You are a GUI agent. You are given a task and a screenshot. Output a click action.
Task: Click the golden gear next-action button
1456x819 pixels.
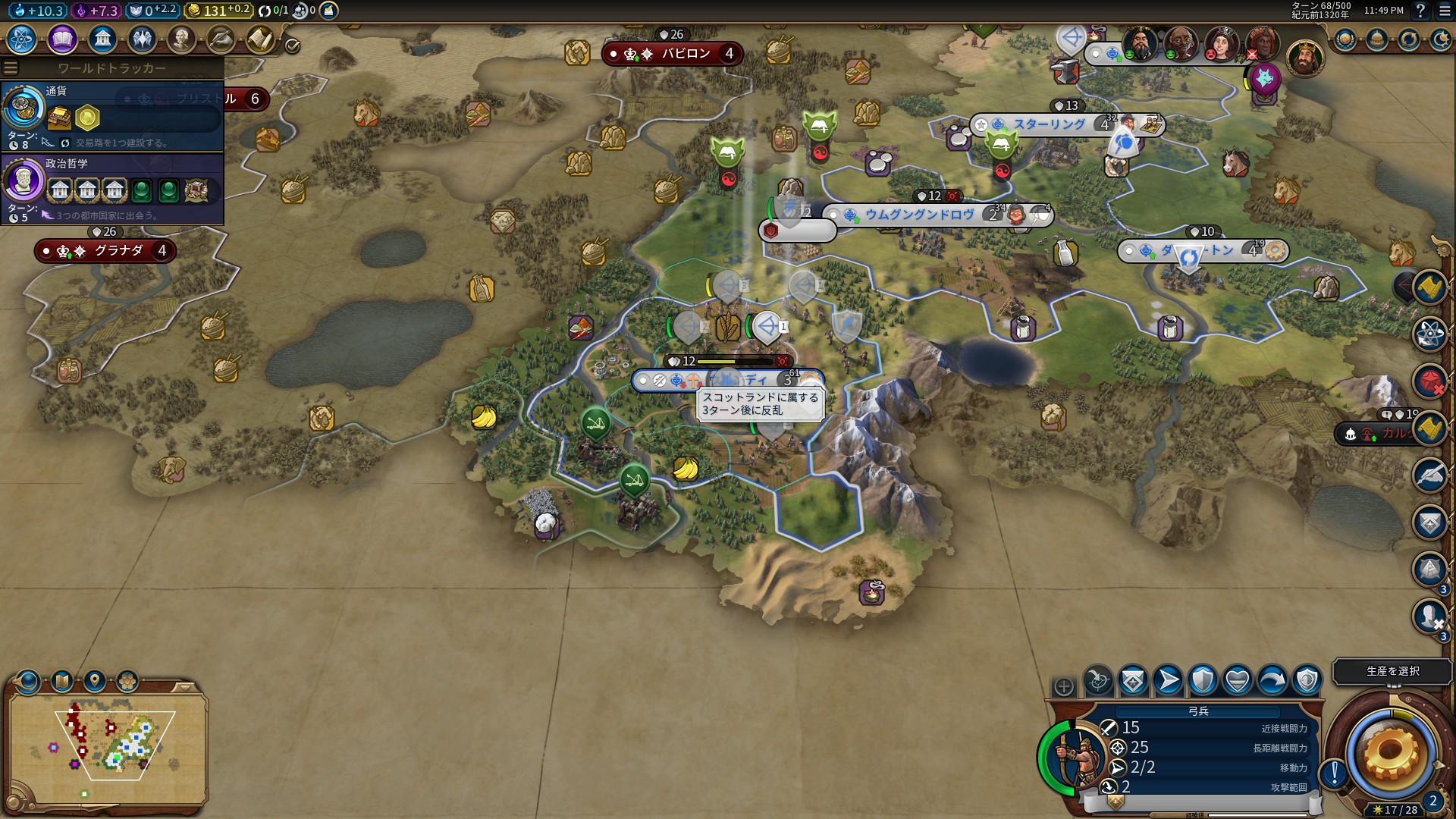[x=1391, y=753]
